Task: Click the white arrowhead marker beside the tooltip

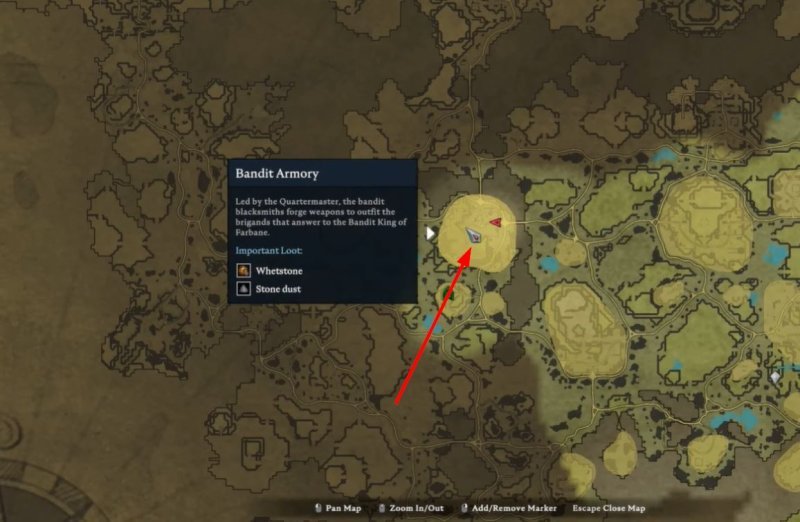Action: pos(431,233)
